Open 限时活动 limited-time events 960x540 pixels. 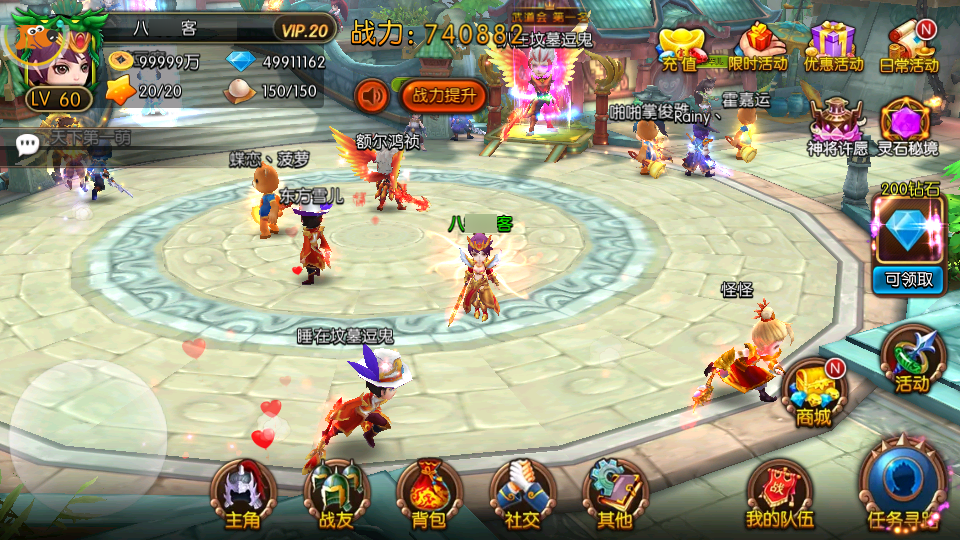(758, 48)
